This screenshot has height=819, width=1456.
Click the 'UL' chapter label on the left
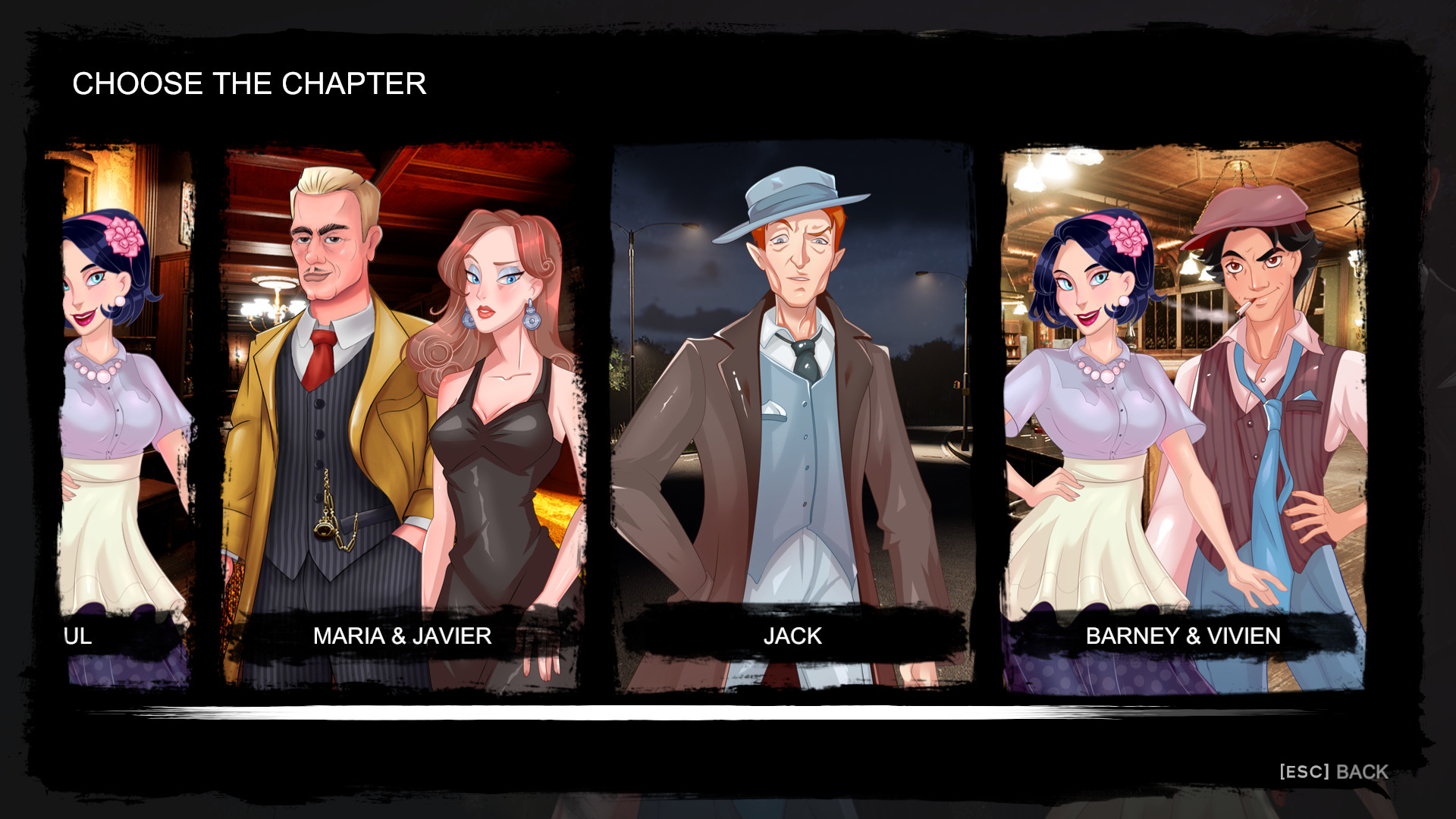(76, 637)
